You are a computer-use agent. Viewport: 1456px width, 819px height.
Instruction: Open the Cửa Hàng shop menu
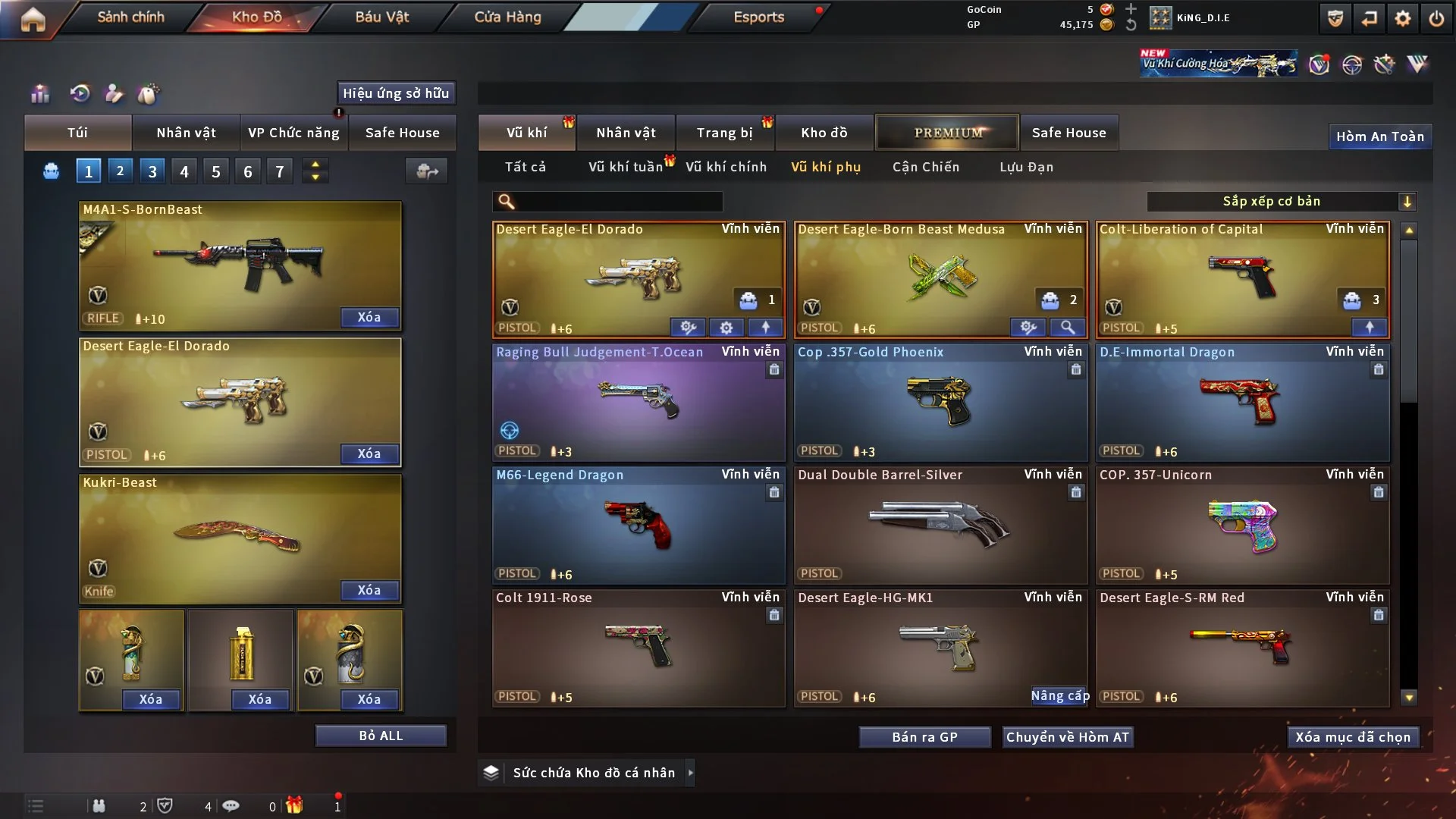pos(507,17)
